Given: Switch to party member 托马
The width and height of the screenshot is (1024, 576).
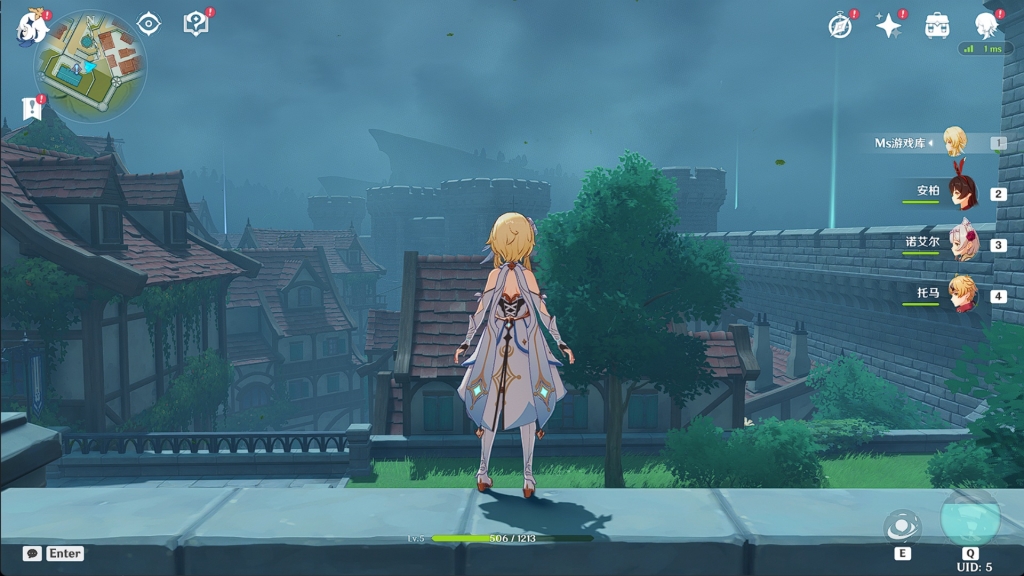Looking at the screenshot, I should [x=962, y=295].
